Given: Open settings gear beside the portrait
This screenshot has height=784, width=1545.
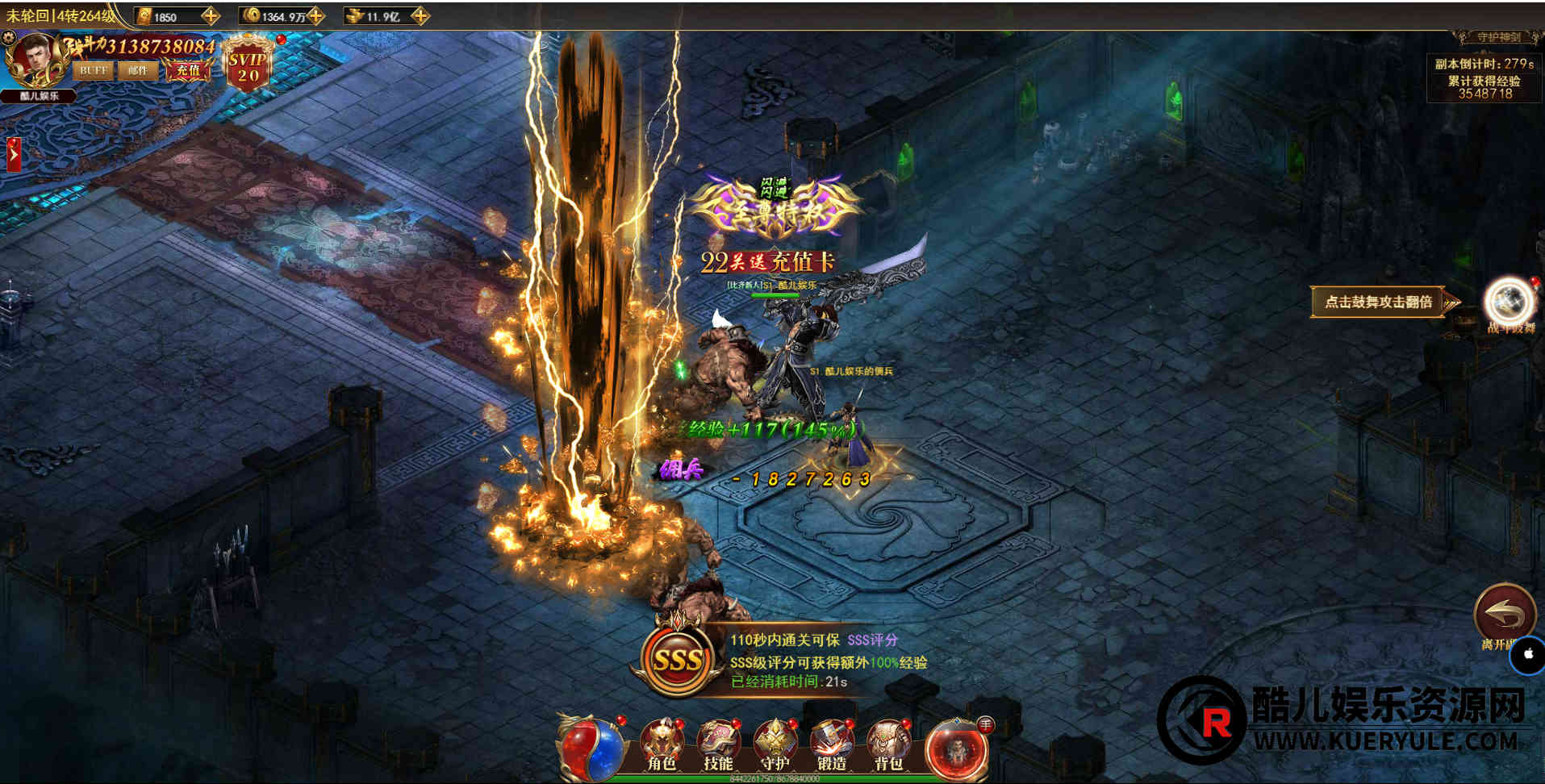Looking at the screenshot, I should 9,37.
